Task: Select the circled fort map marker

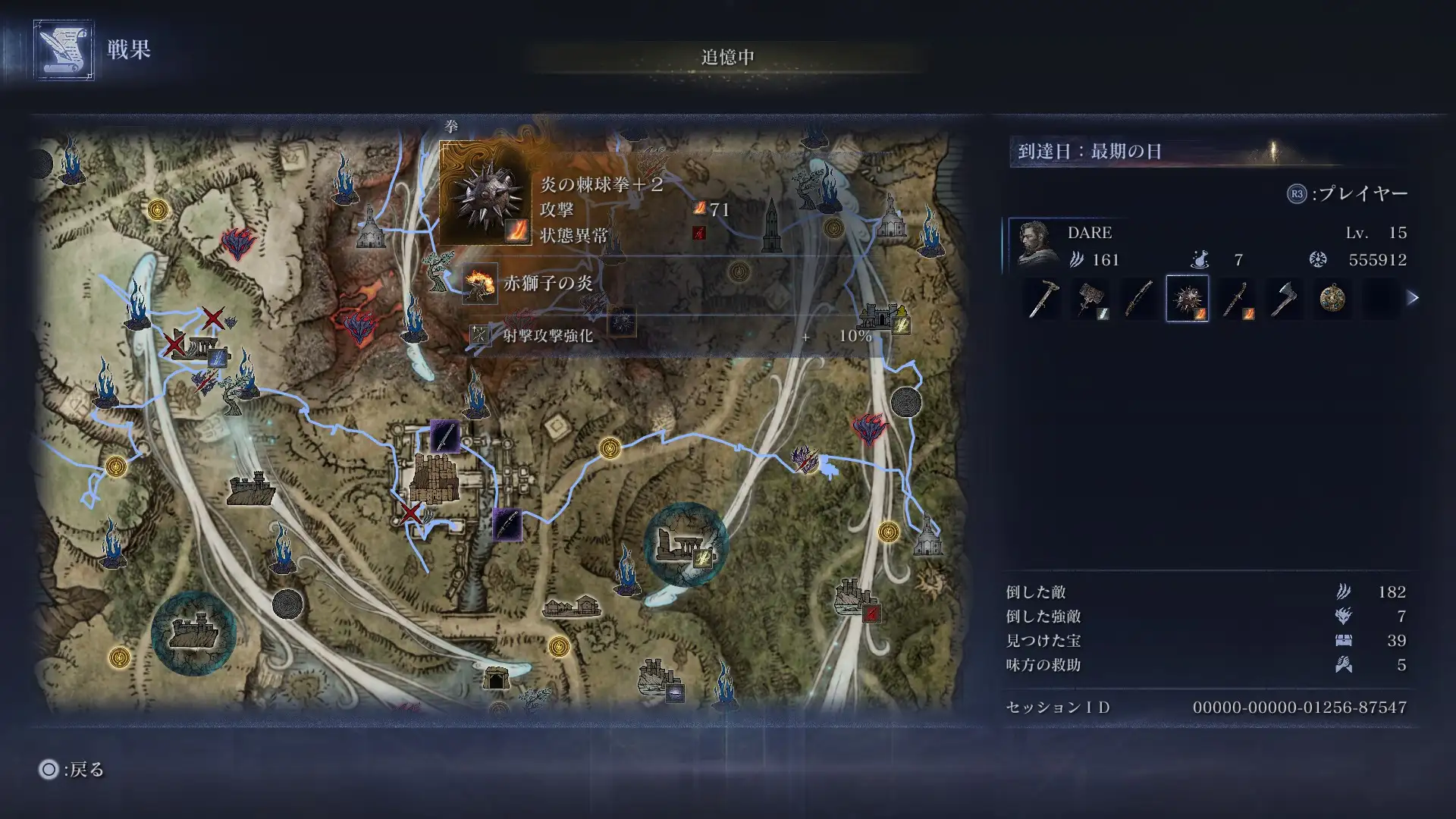Action: click(193, 632)
